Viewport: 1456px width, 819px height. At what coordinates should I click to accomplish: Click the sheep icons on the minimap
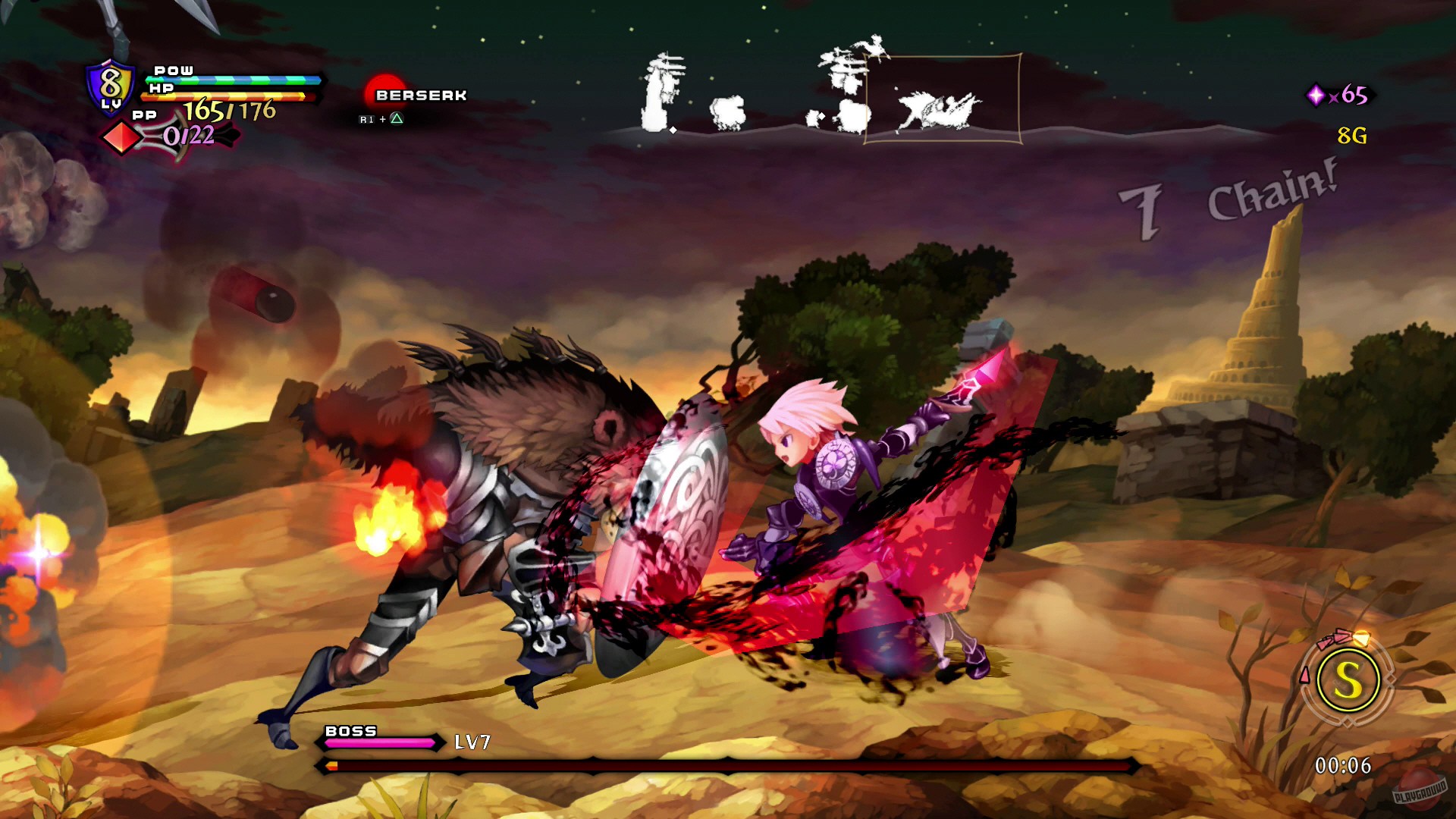click(x=728, y=112)
